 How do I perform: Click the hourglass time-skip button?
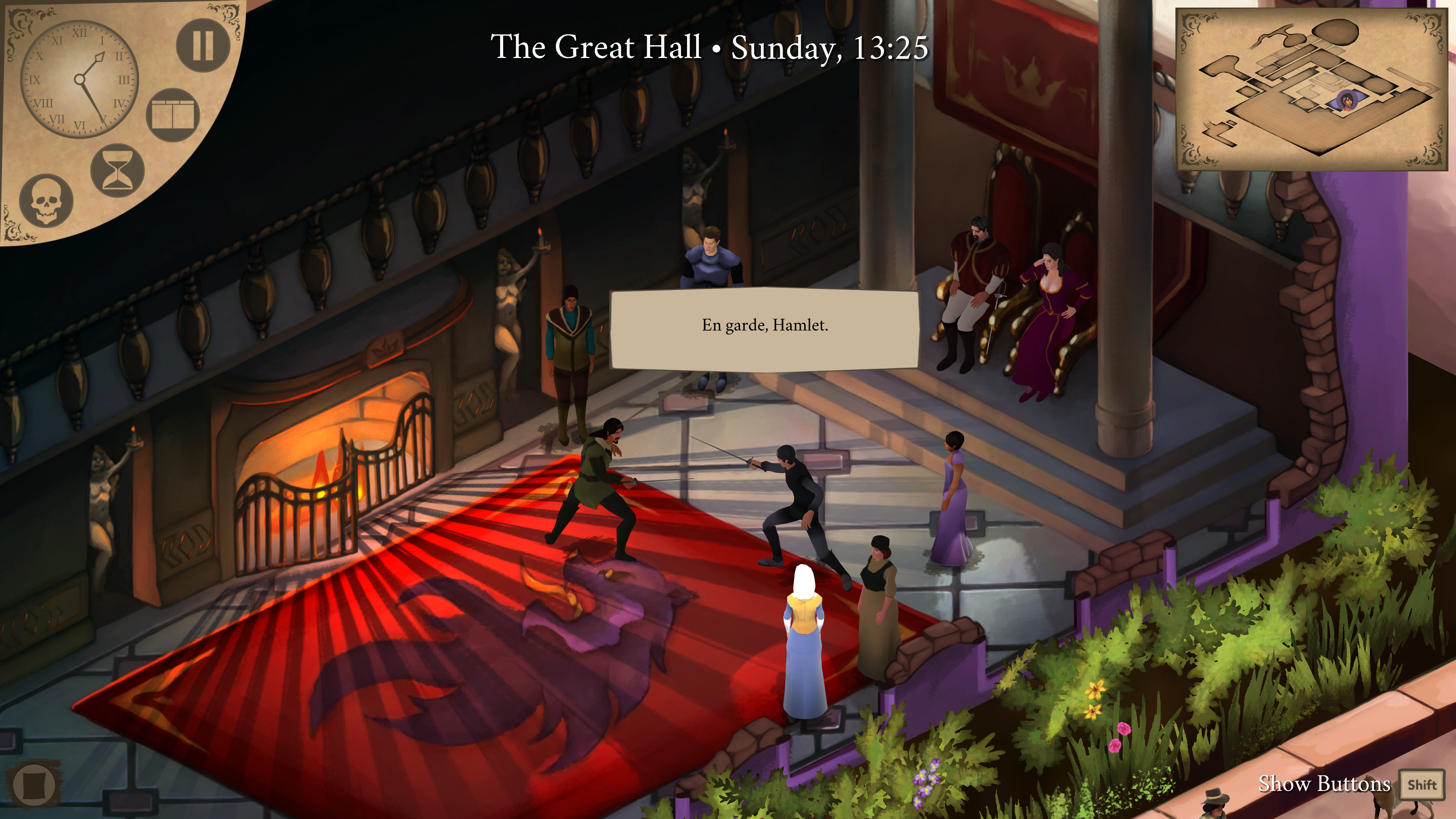[x=118, y=170]
